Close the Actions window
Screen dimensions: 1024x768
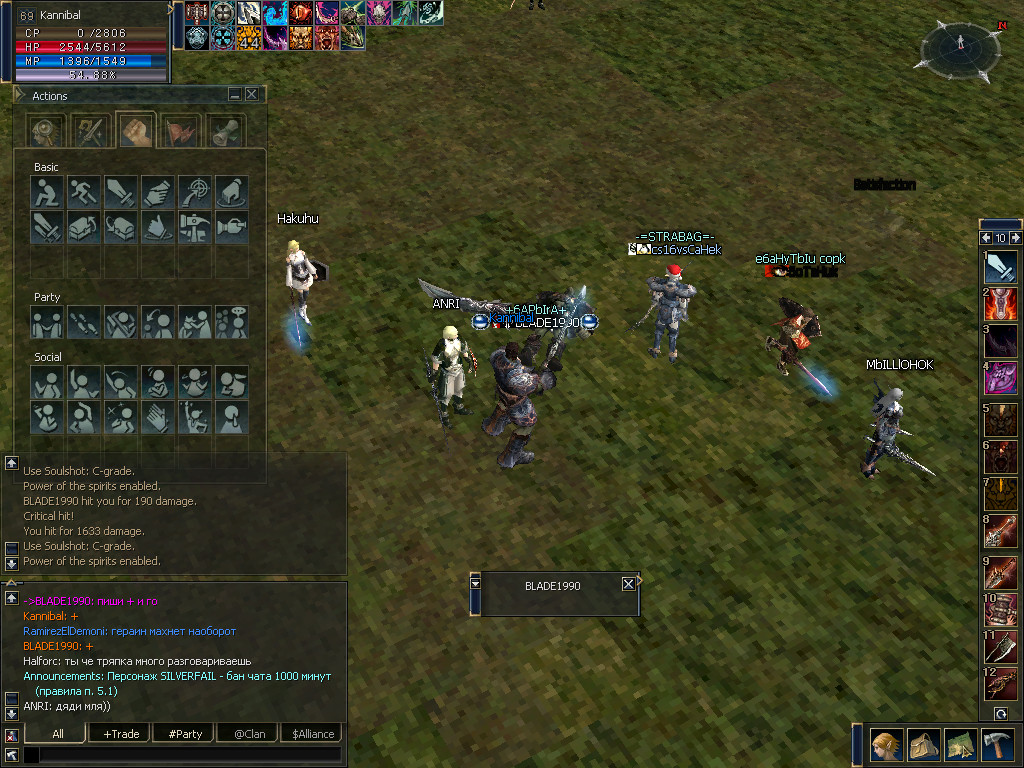pos(252,94)
